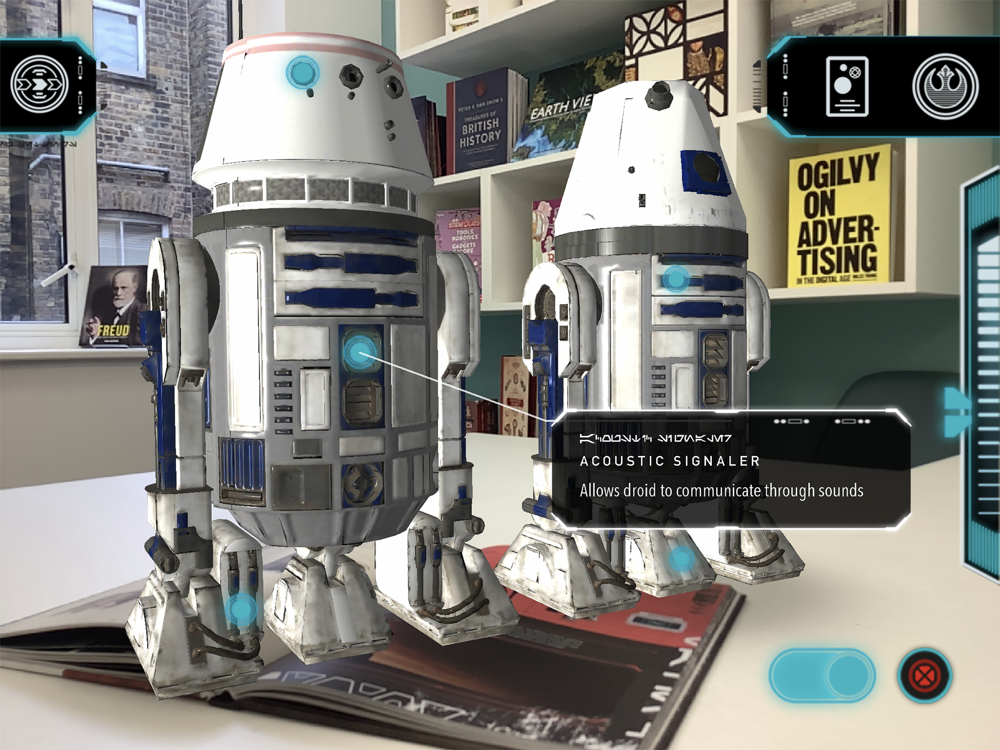
Task: Flip the blue toggle switch
Action: pyautogui.click(x=822, y=676)
